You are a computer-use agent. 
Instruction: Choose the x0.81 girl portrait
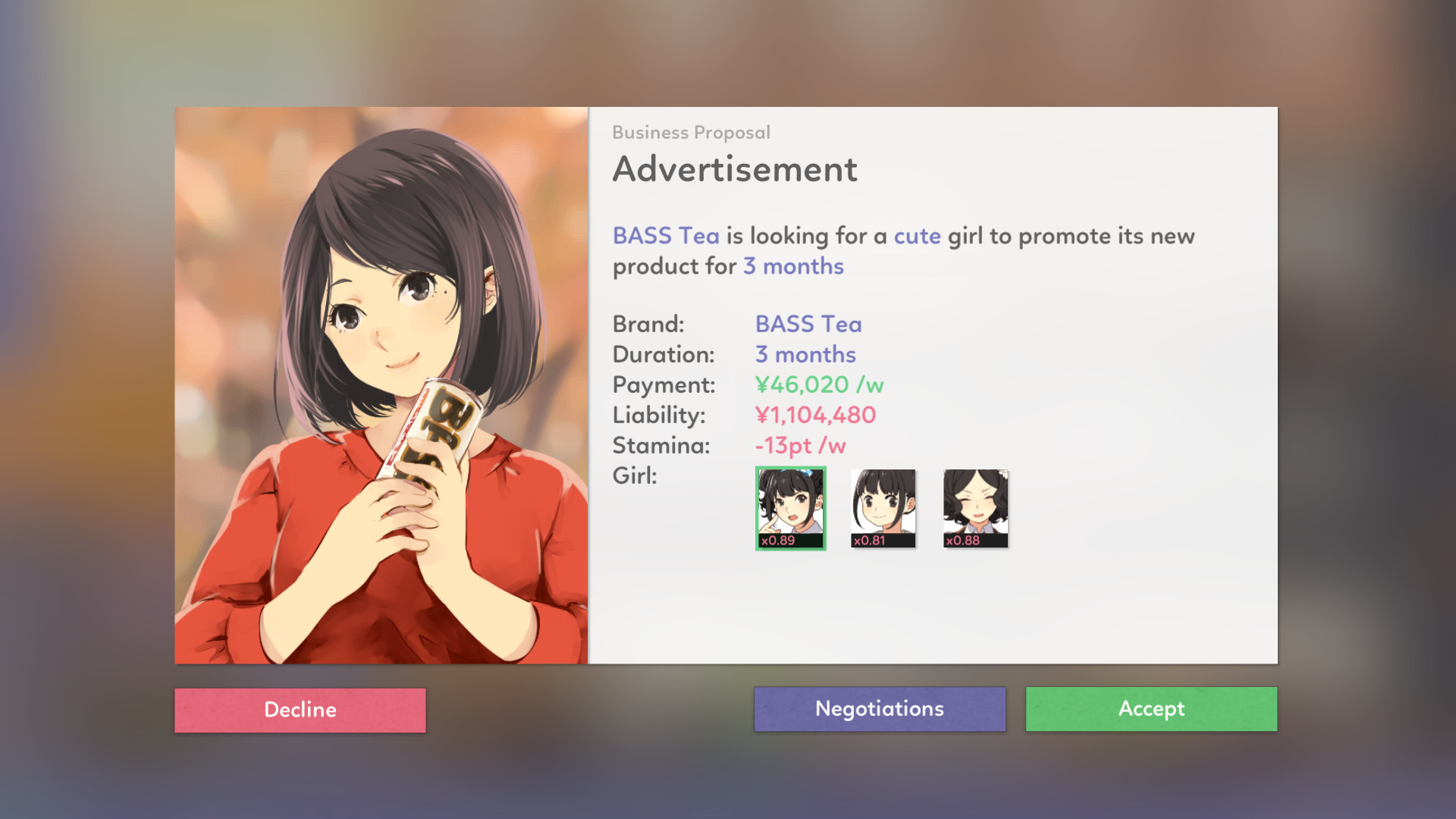point(882,507)
